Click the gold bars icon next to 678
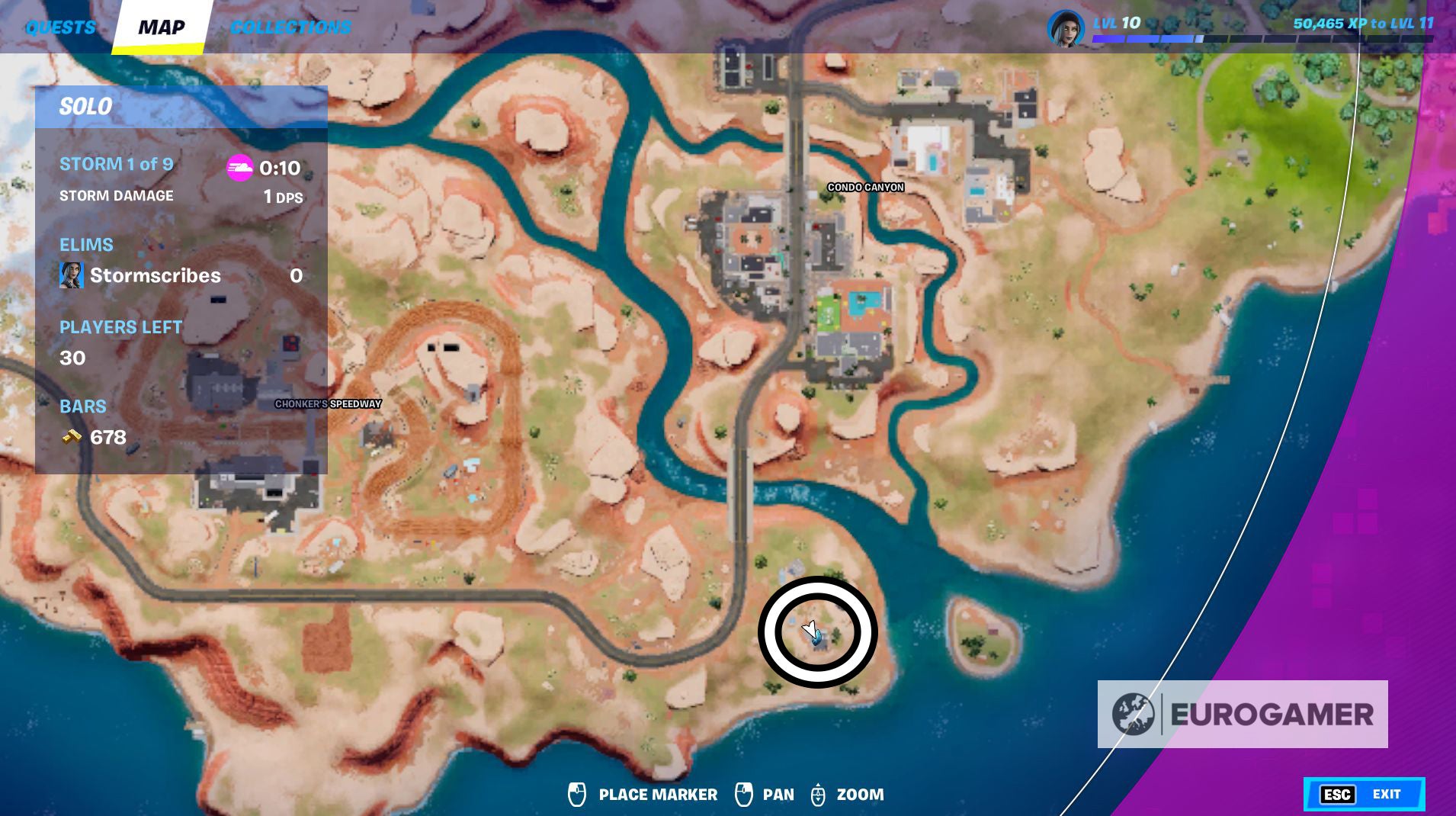This screenshot has height=816, width=1456. click(x=72, y=437)
